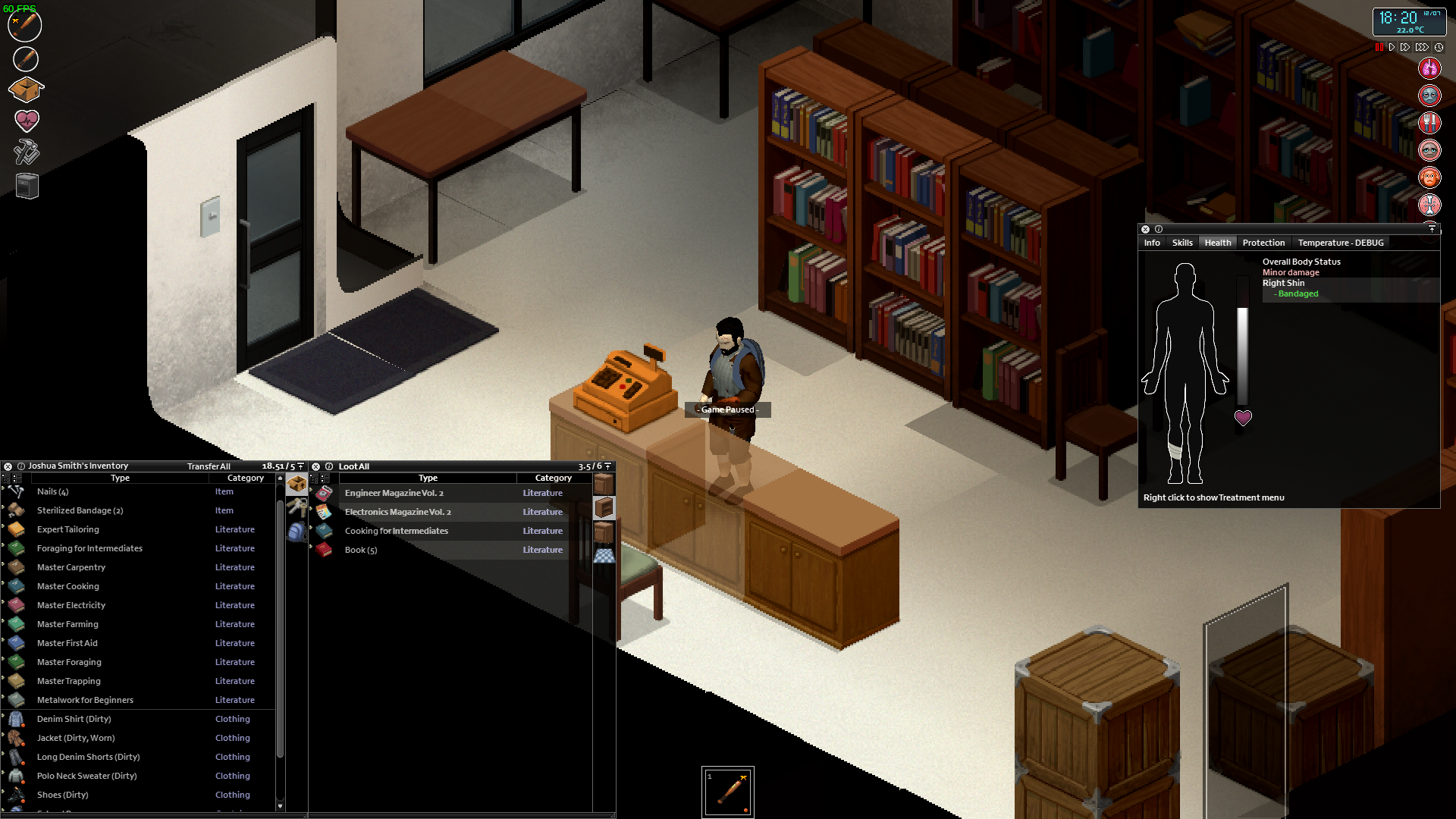1456x819 pixels.
Task: Click the heart marker beside the health bar
Action: 1243,418
